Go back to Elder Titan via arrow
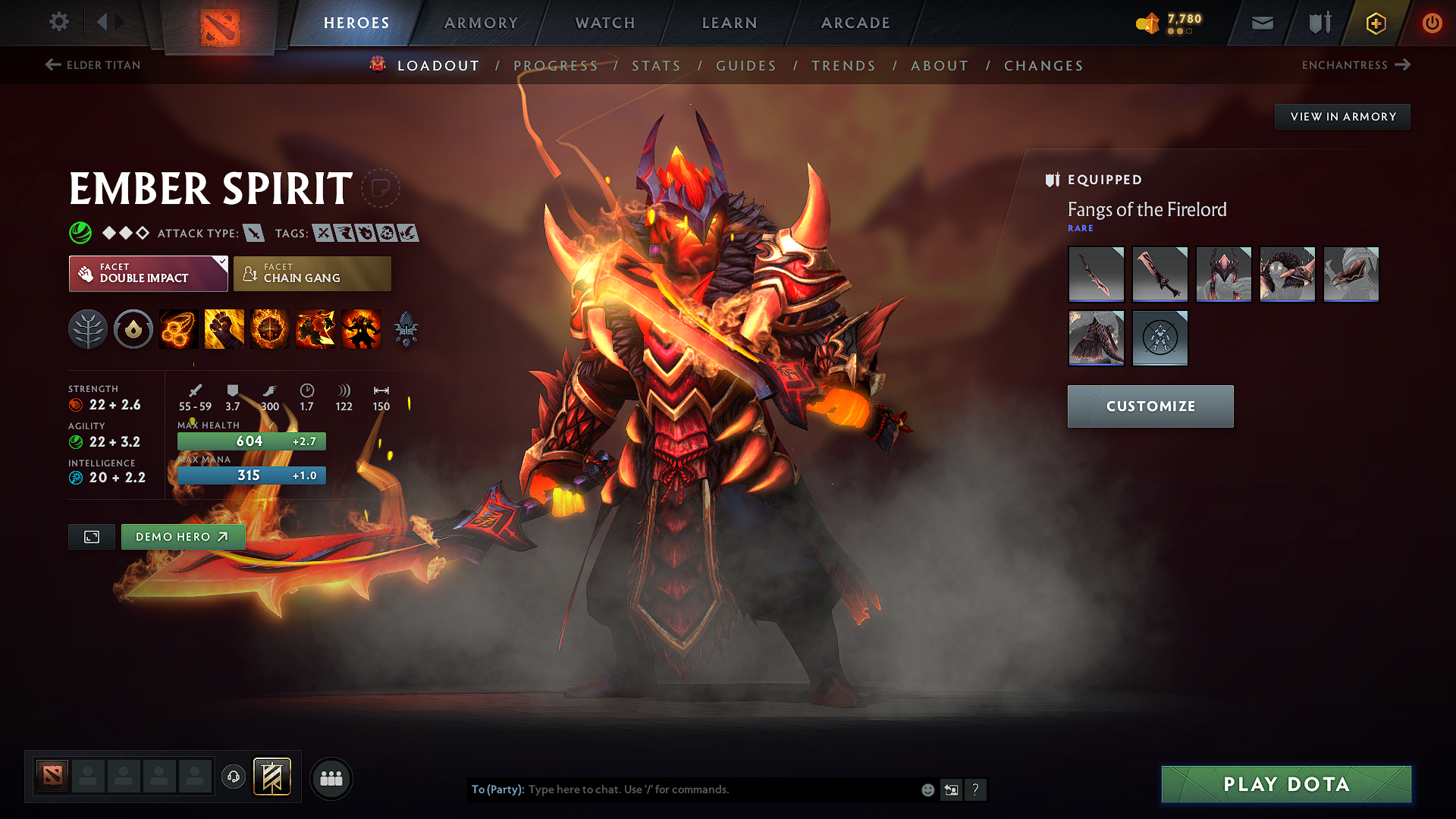Image resolution: width=1456 pixels, height=819 pixels. [52, 64]
